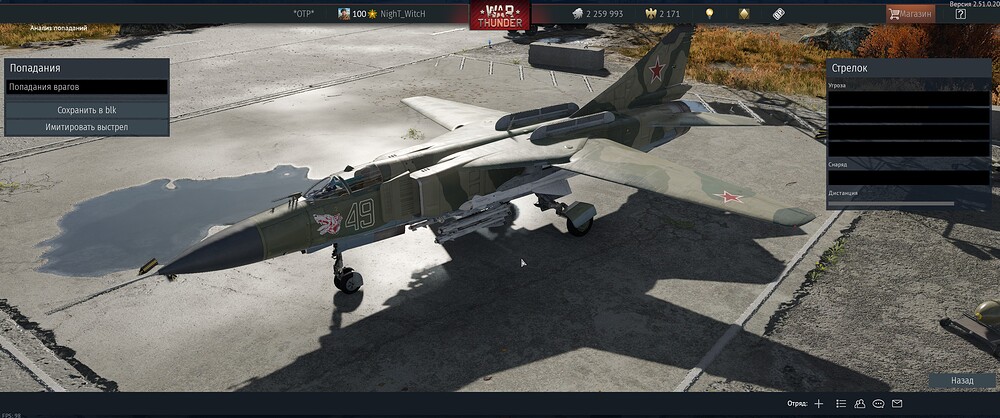The height and width of the screenshot is (418, 1000).
Task: Open the question mark help button
Action: tap(961, 14)
